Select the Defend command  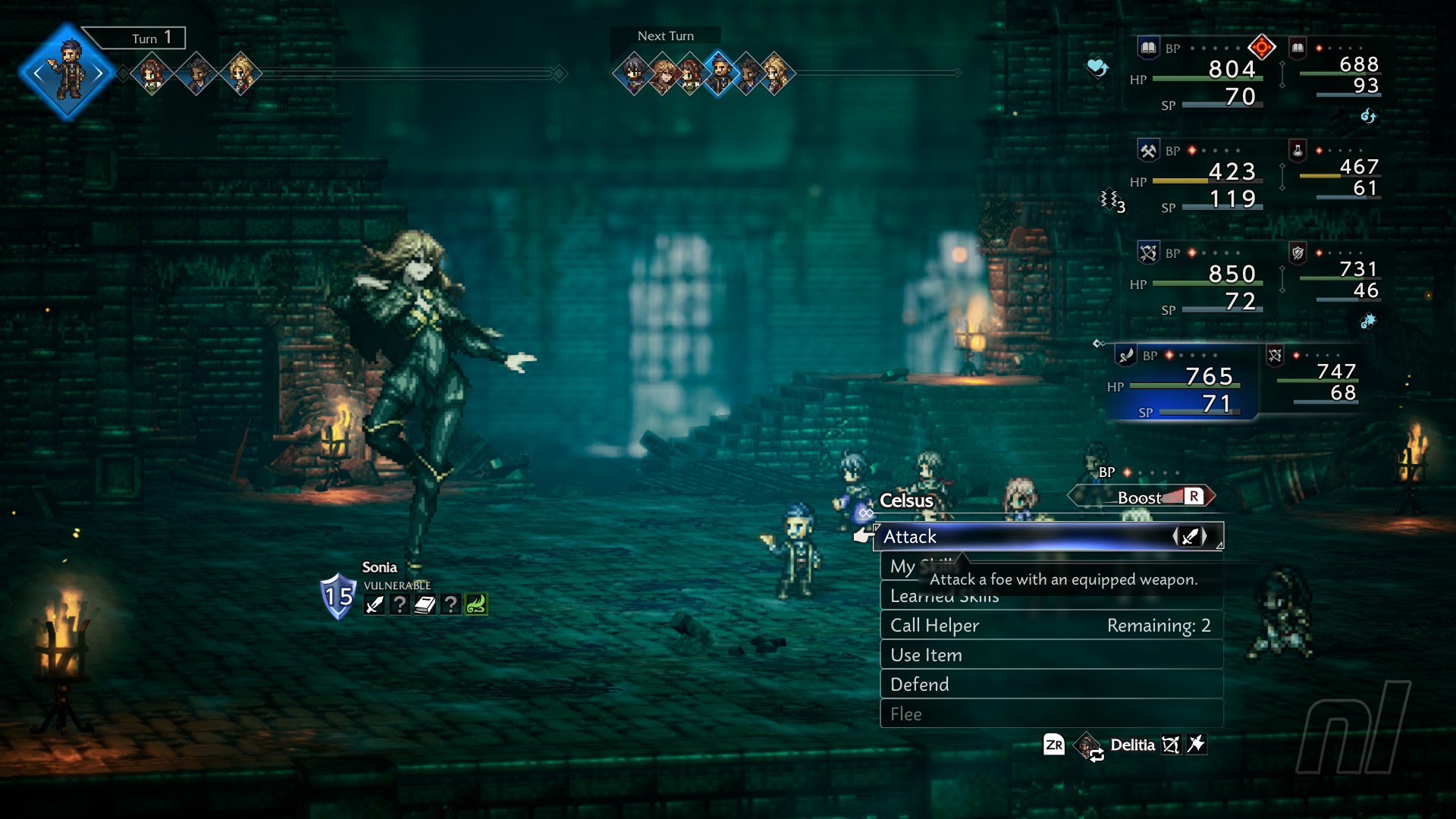point(1050,685)
